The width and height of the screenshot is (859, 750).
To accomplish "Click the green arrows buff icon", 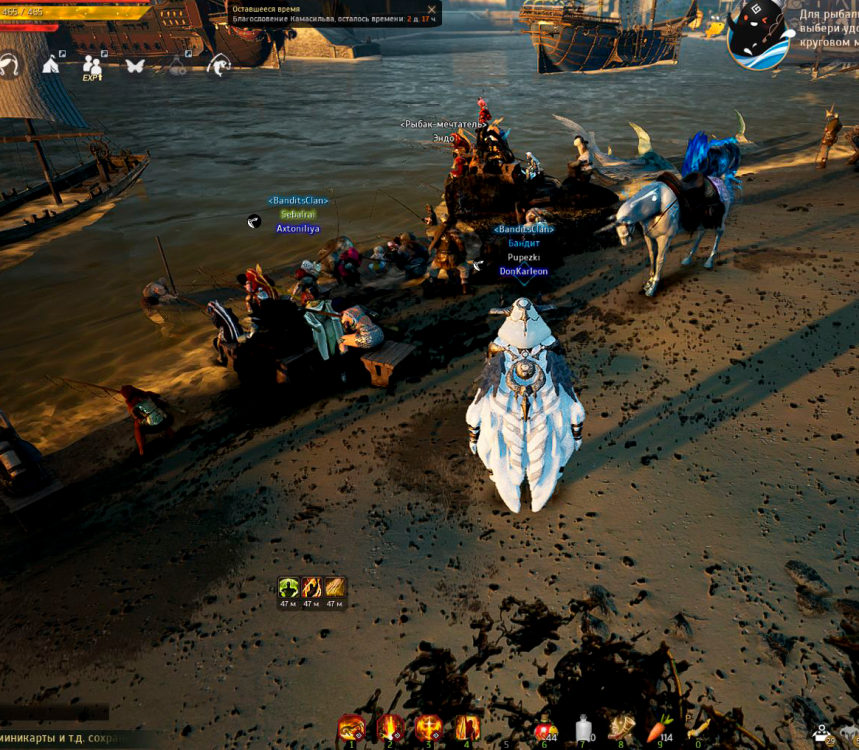I will click(288, 588).
